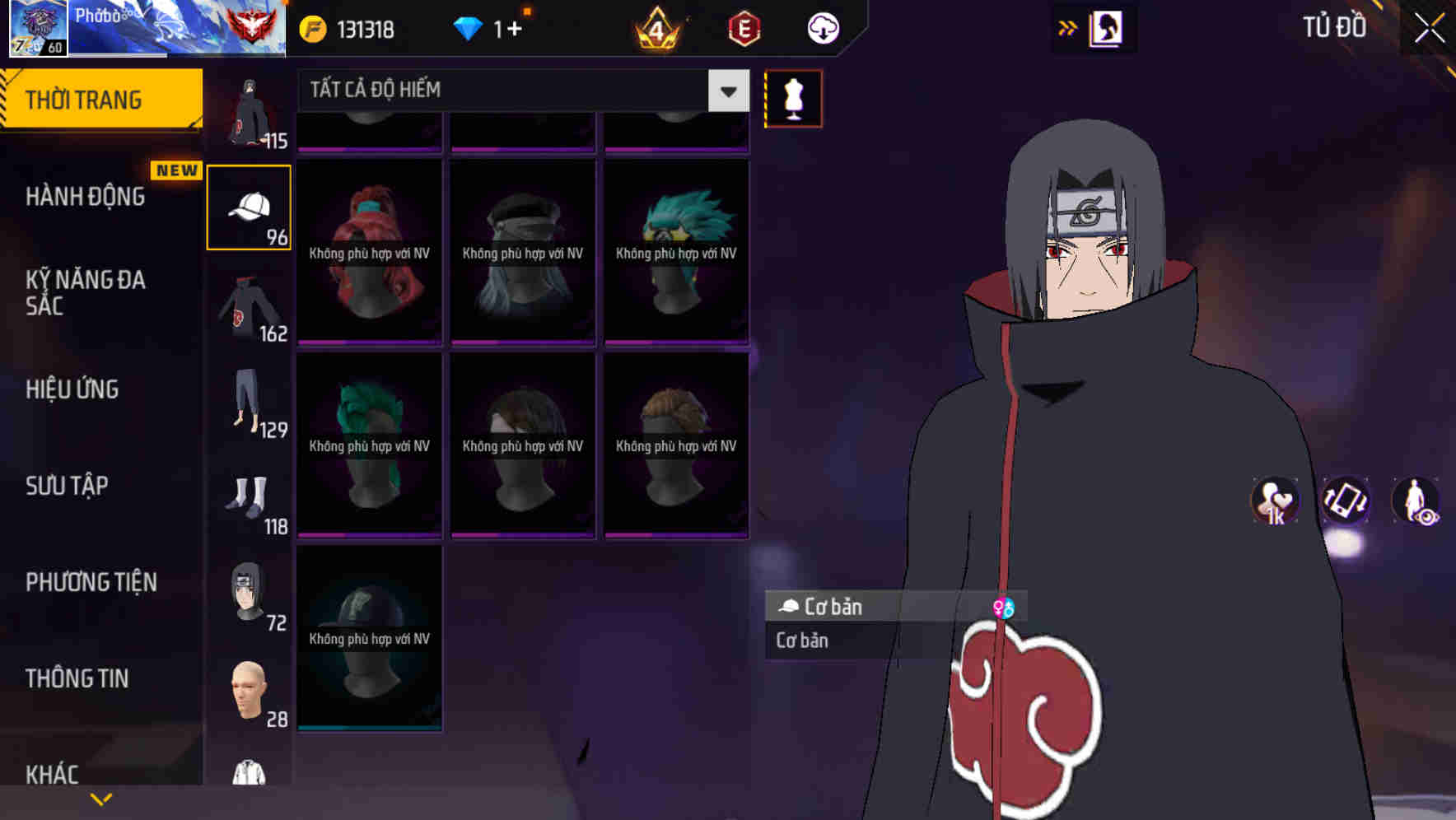This screenshot has width=1456, height=820.
Task: Select the teal-haired mask item thumbnail
Action: click(675, 247)
